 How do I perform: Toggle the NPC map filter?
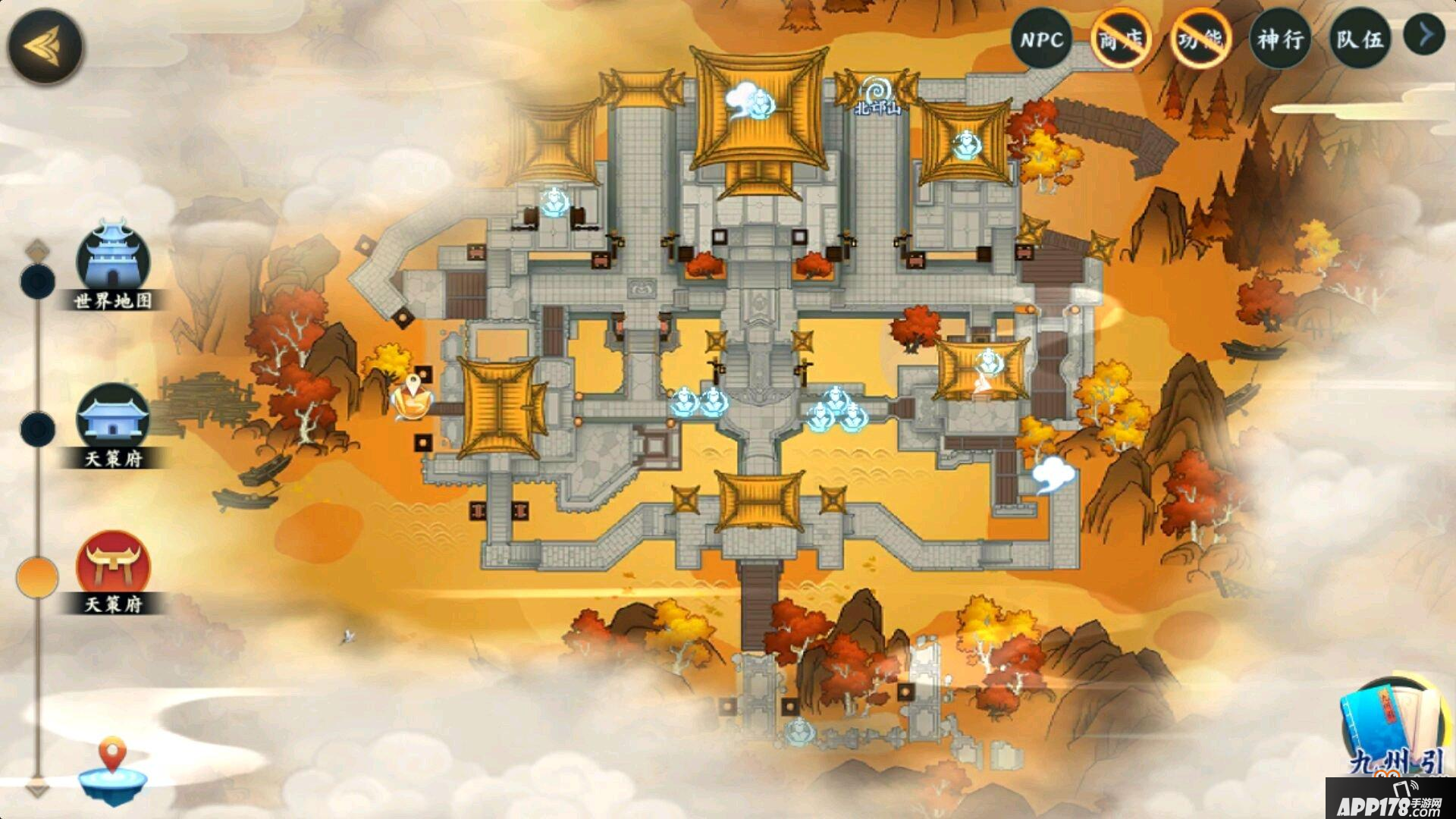click(x=1041, y=39)
